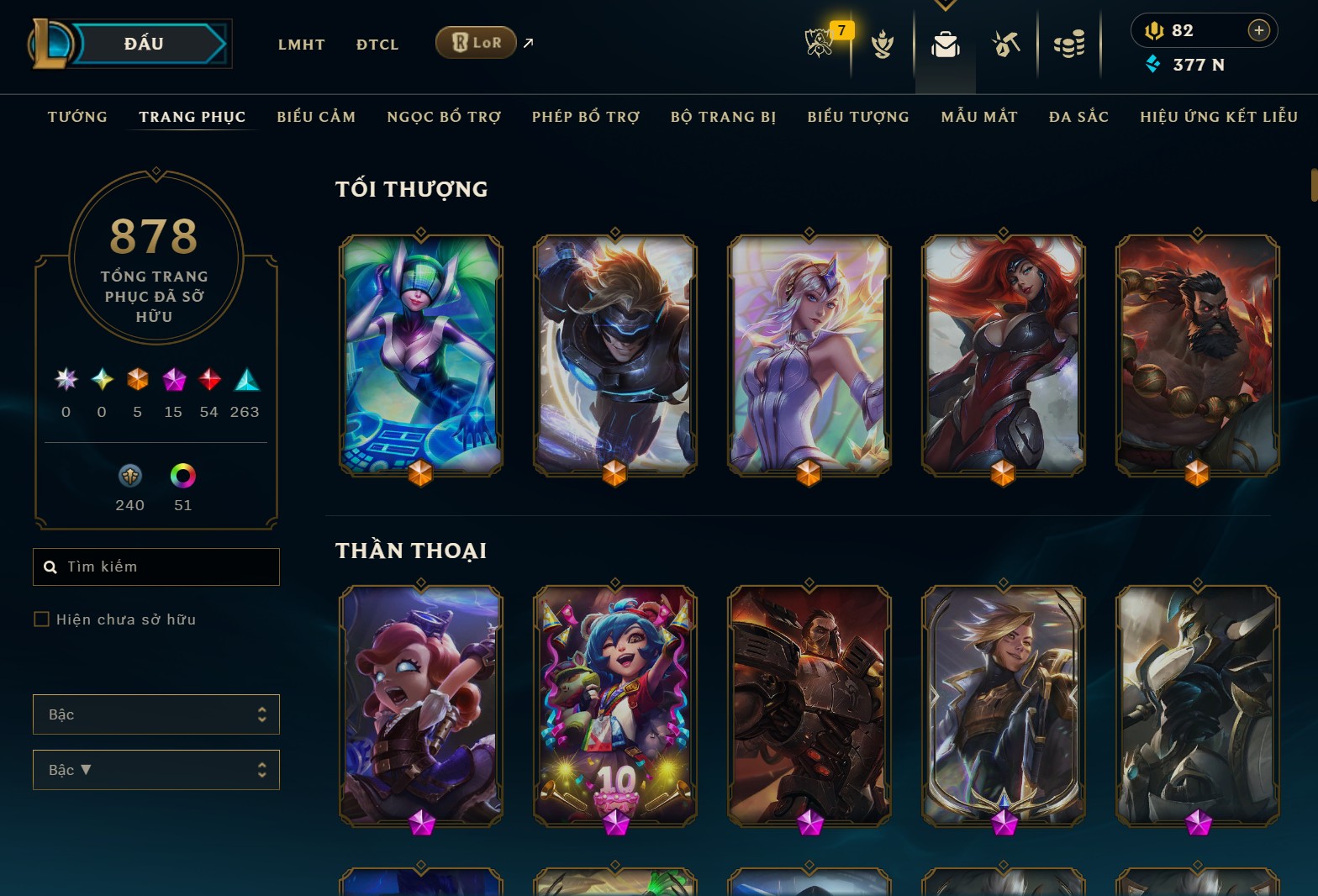
Task: Click the ĐẤU play button
Action: pos(143,43)
